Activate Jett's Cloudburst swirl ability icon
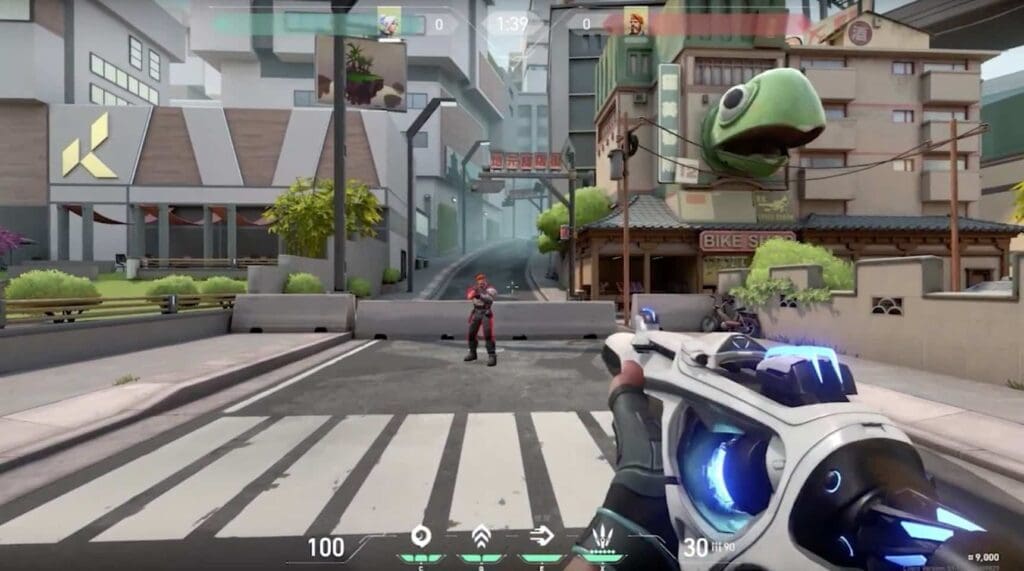Screen dimensions: 1024x571 coord(422,535)
